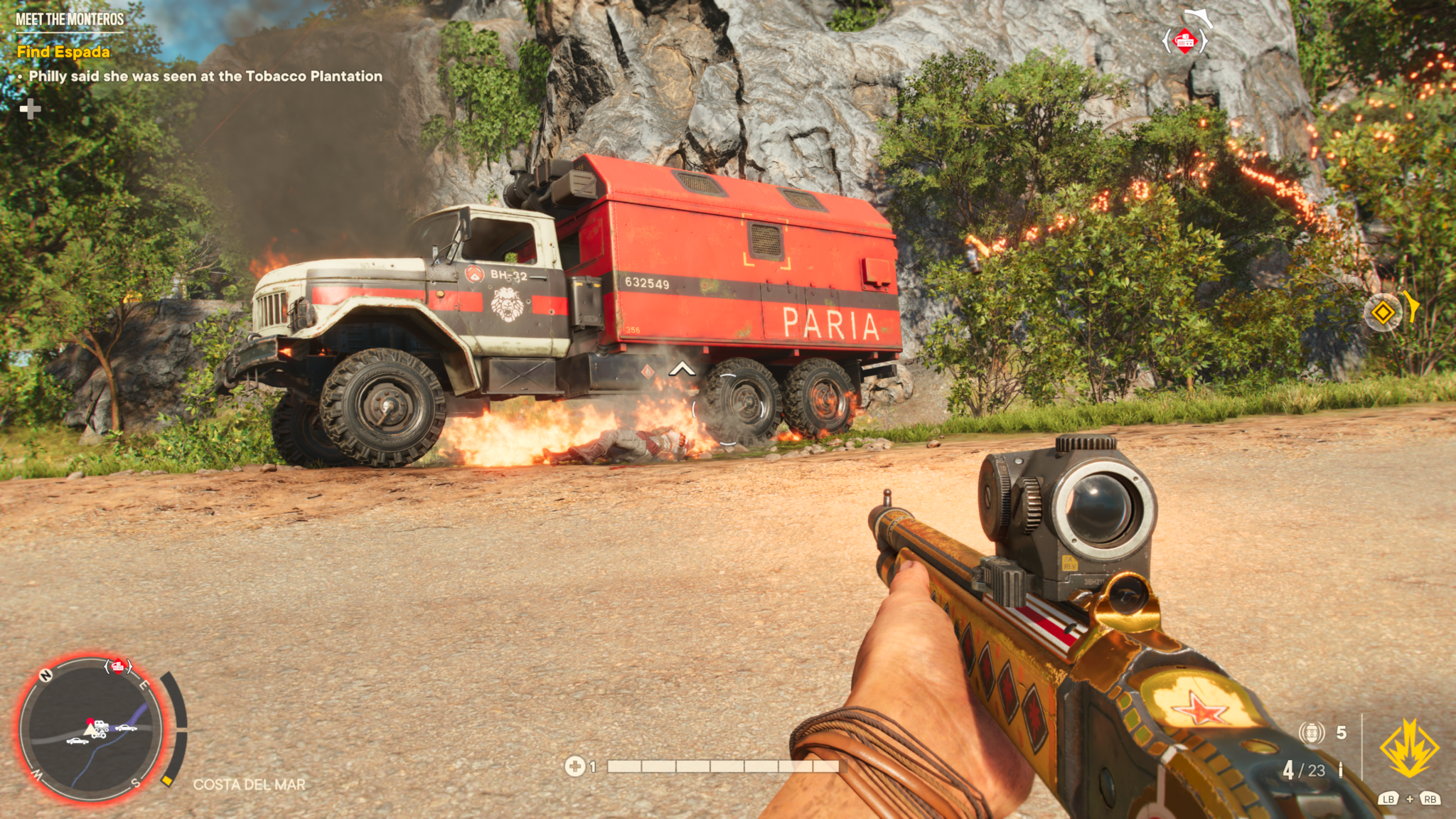
Task: Use the healing medkit icon
Action: coord(574,766)
